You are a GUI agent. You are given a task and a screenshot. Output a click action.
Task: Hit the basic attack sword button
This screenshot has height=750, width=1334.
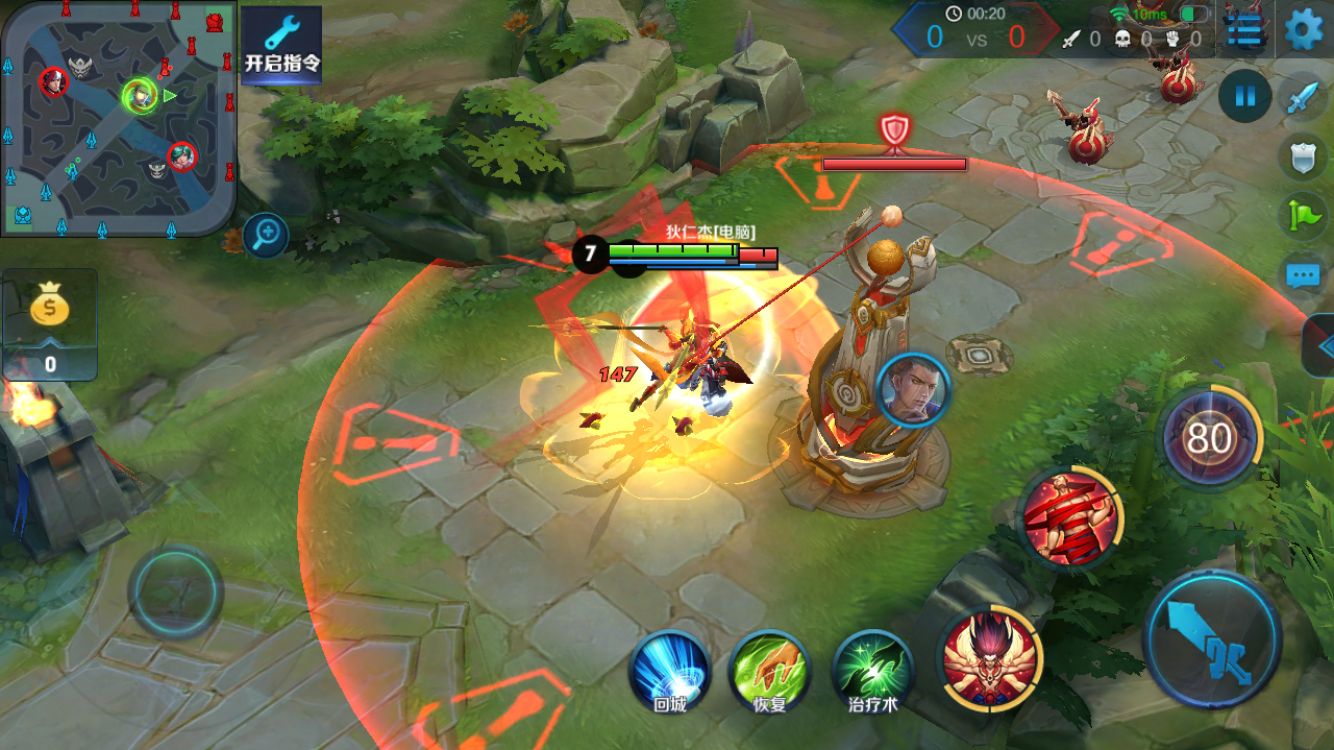coord(1212,637)
